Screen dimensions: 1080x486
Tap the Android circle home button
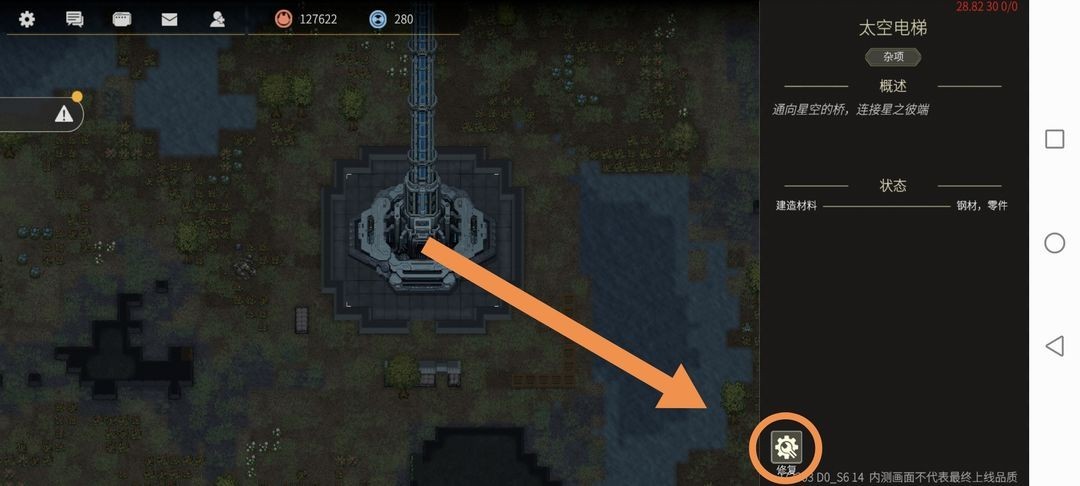(x=1054, y=243)
